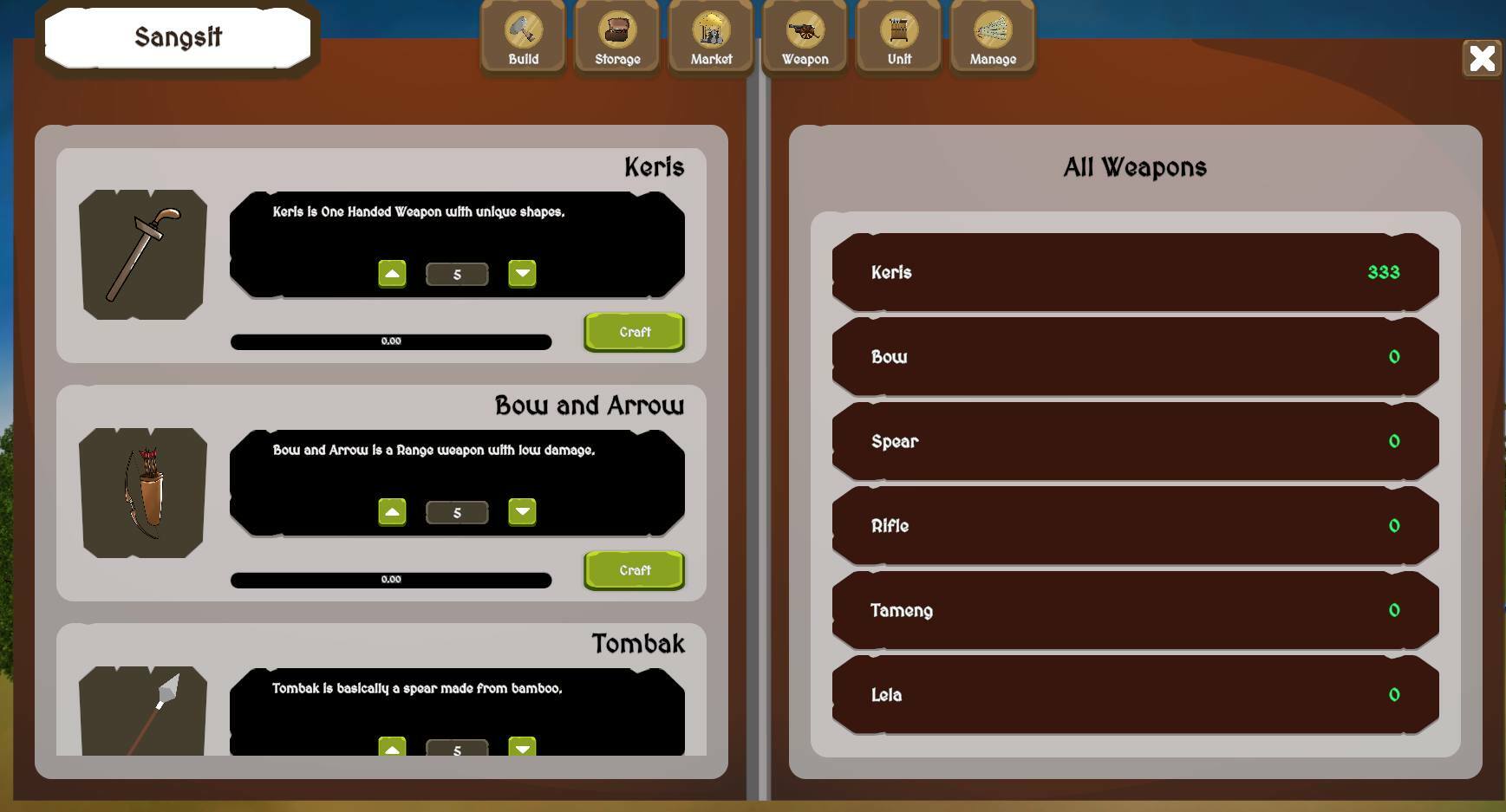Click the Keris crafting progress bar
The height and width of the screenshot is (812, 1506).
click(390, 341)
